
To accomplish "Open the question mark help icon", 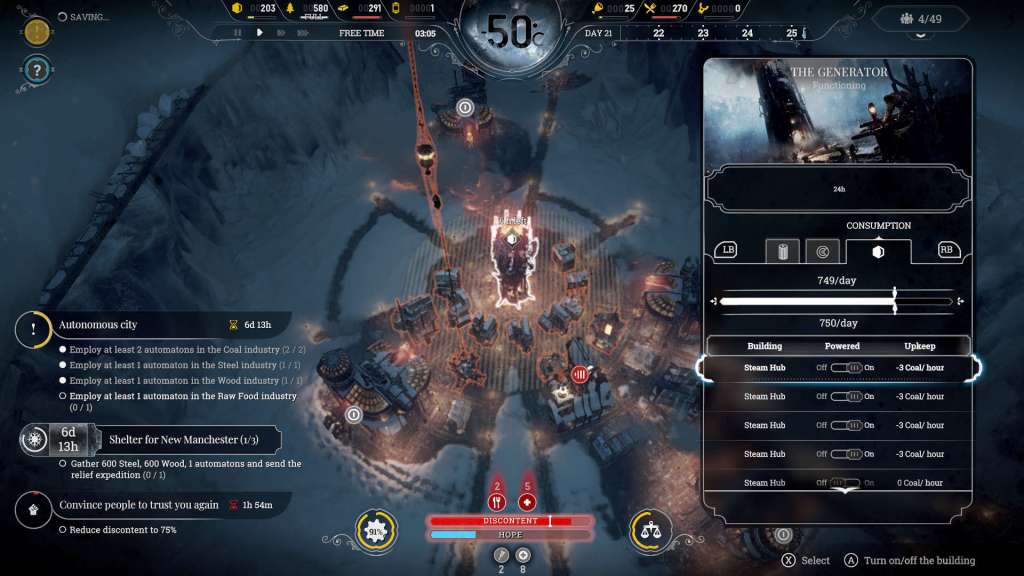I will tap(35, 70).
